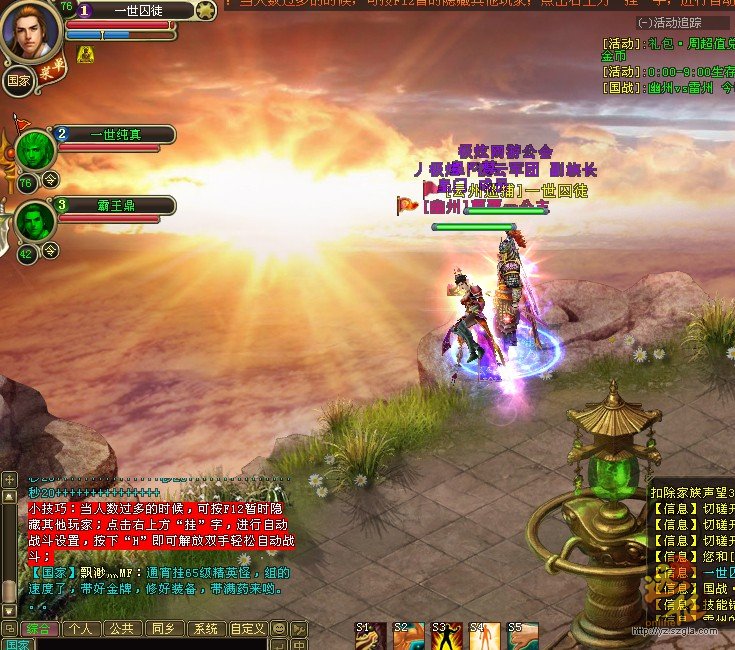This screenshot has height=650, width=735.
Task: Switch to the 同乡 chat tab
Action: [x=163, y=629]
